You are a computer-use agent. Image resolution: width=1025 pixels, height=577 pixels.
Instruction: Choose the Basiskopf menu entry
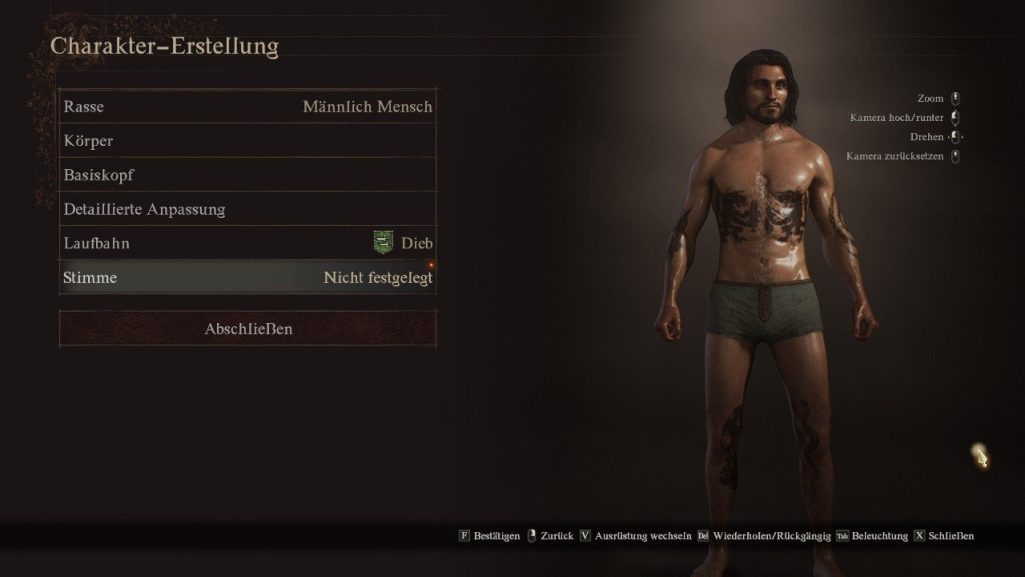point(247,175)
